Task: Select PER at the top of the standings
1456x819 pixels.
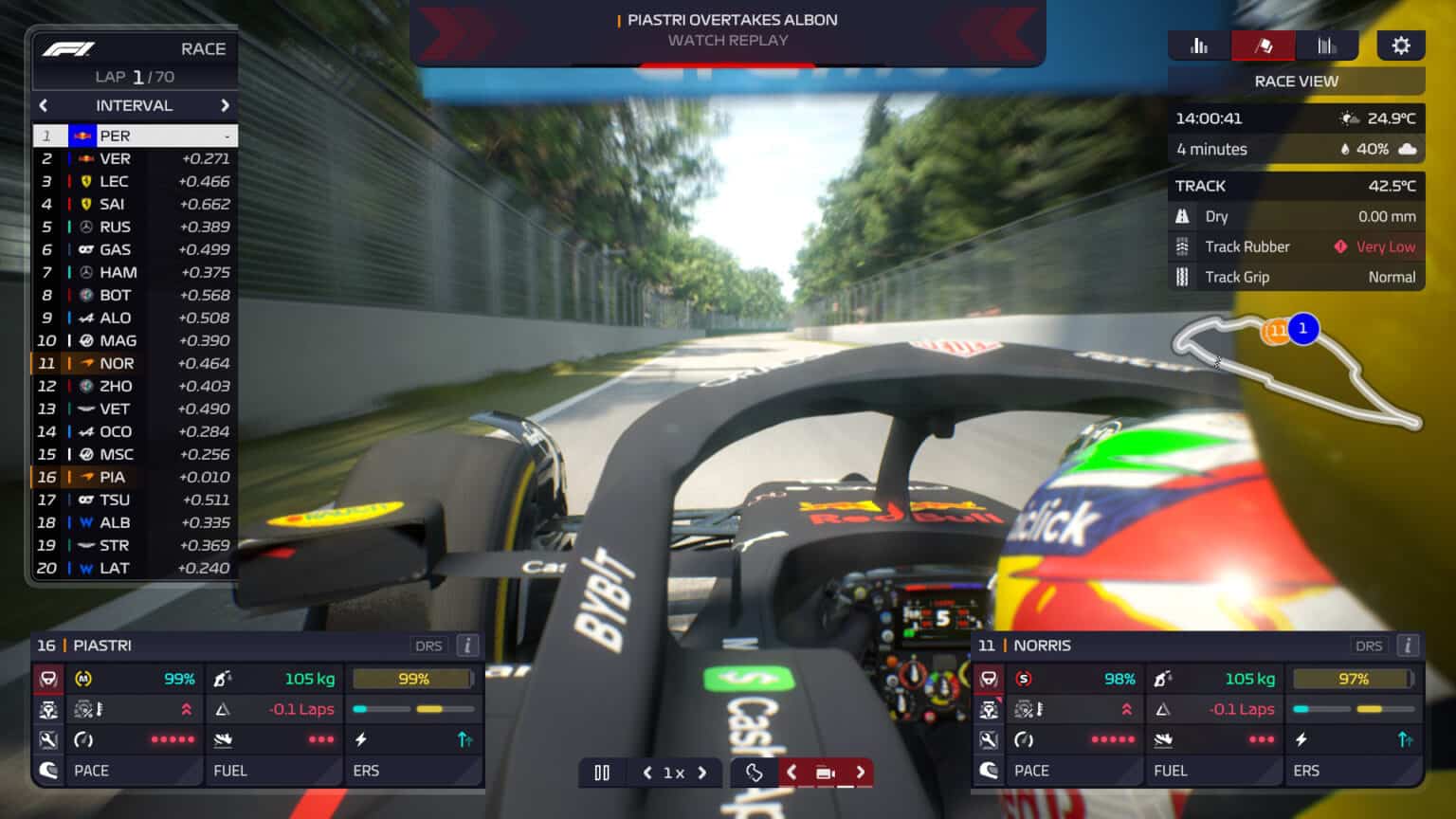Action: click(133, 136)
